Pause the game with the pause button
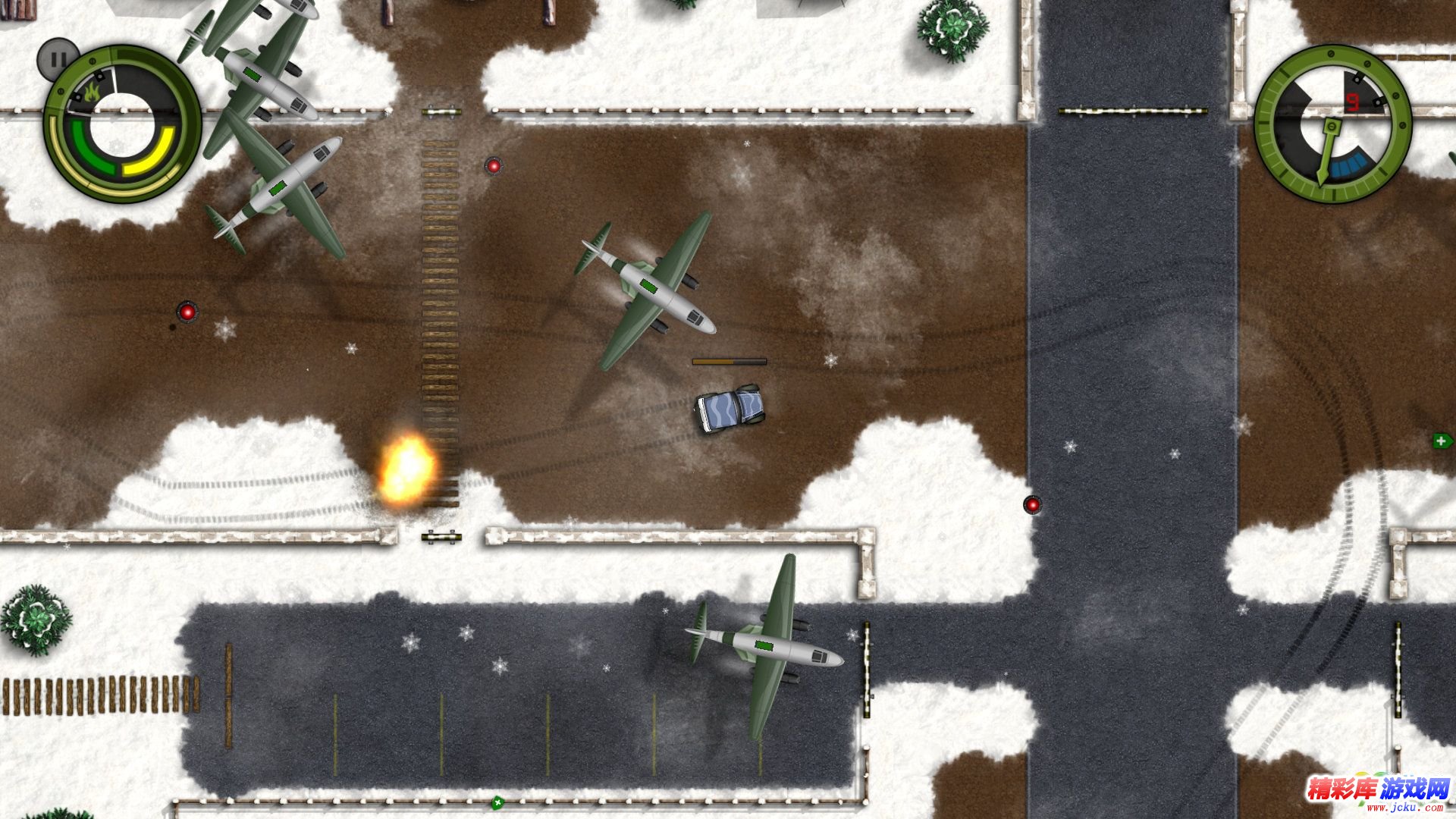1456x819 pixels. click(57, 58)
